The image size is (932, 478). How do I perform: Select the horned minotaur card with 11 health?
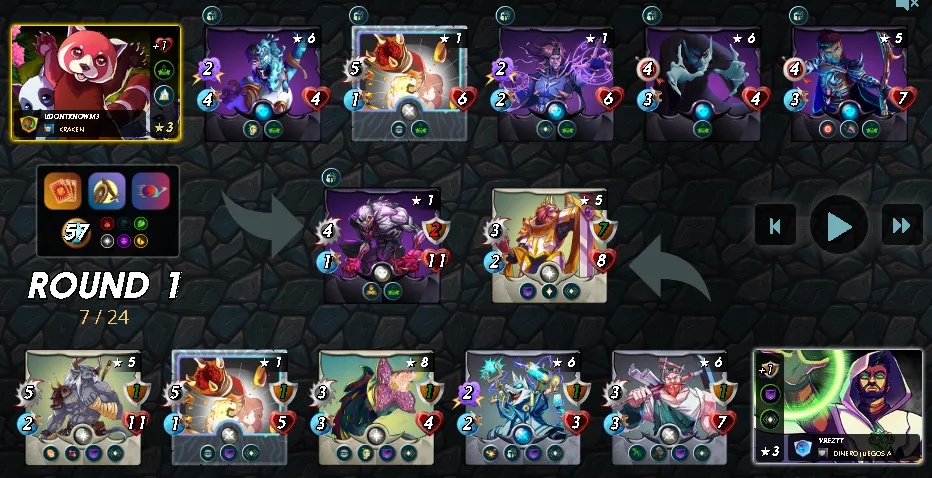(x=83, y=407)
